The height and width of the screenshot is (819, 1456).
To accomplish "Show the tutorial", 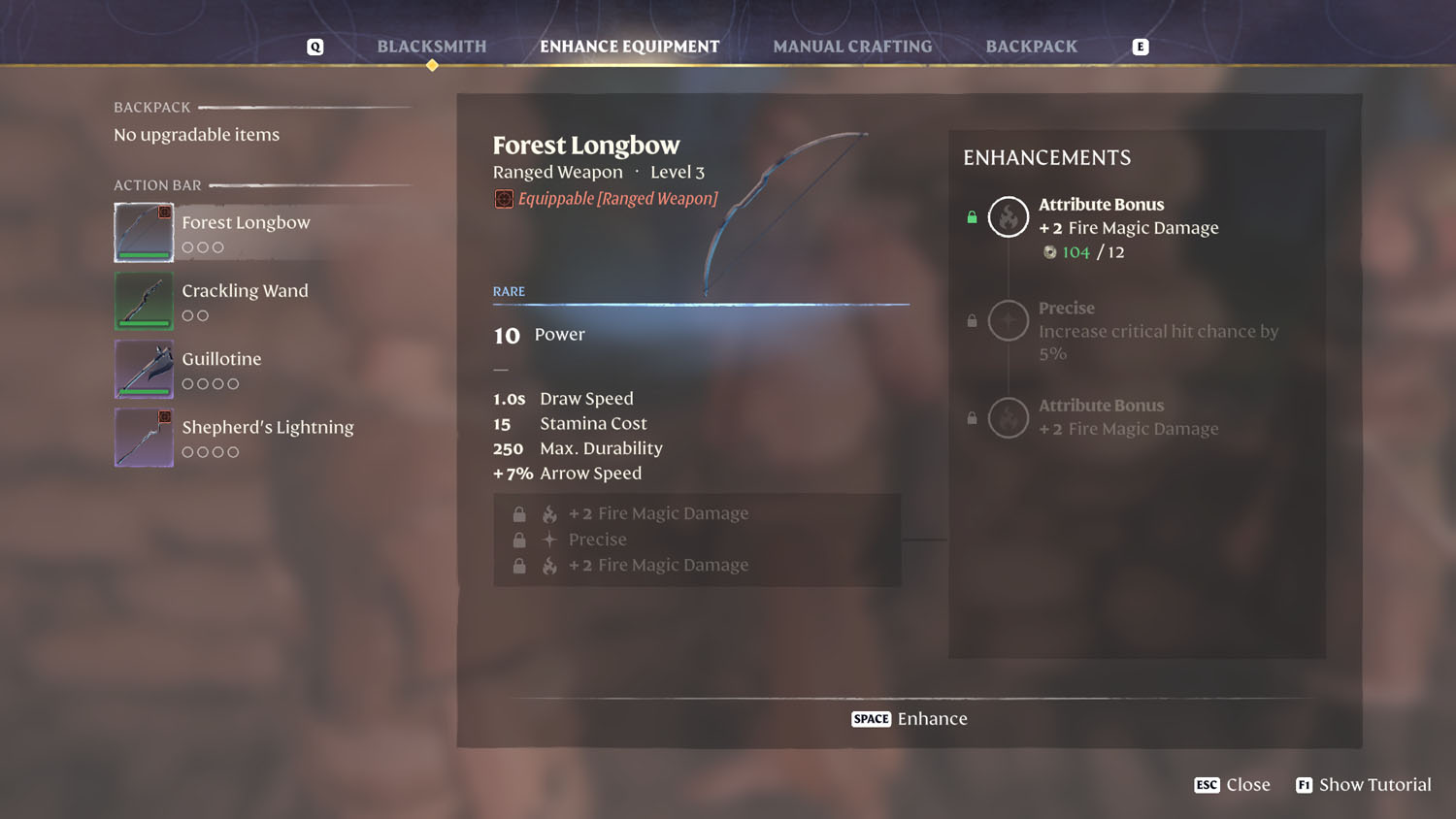I will [1364, 785].
